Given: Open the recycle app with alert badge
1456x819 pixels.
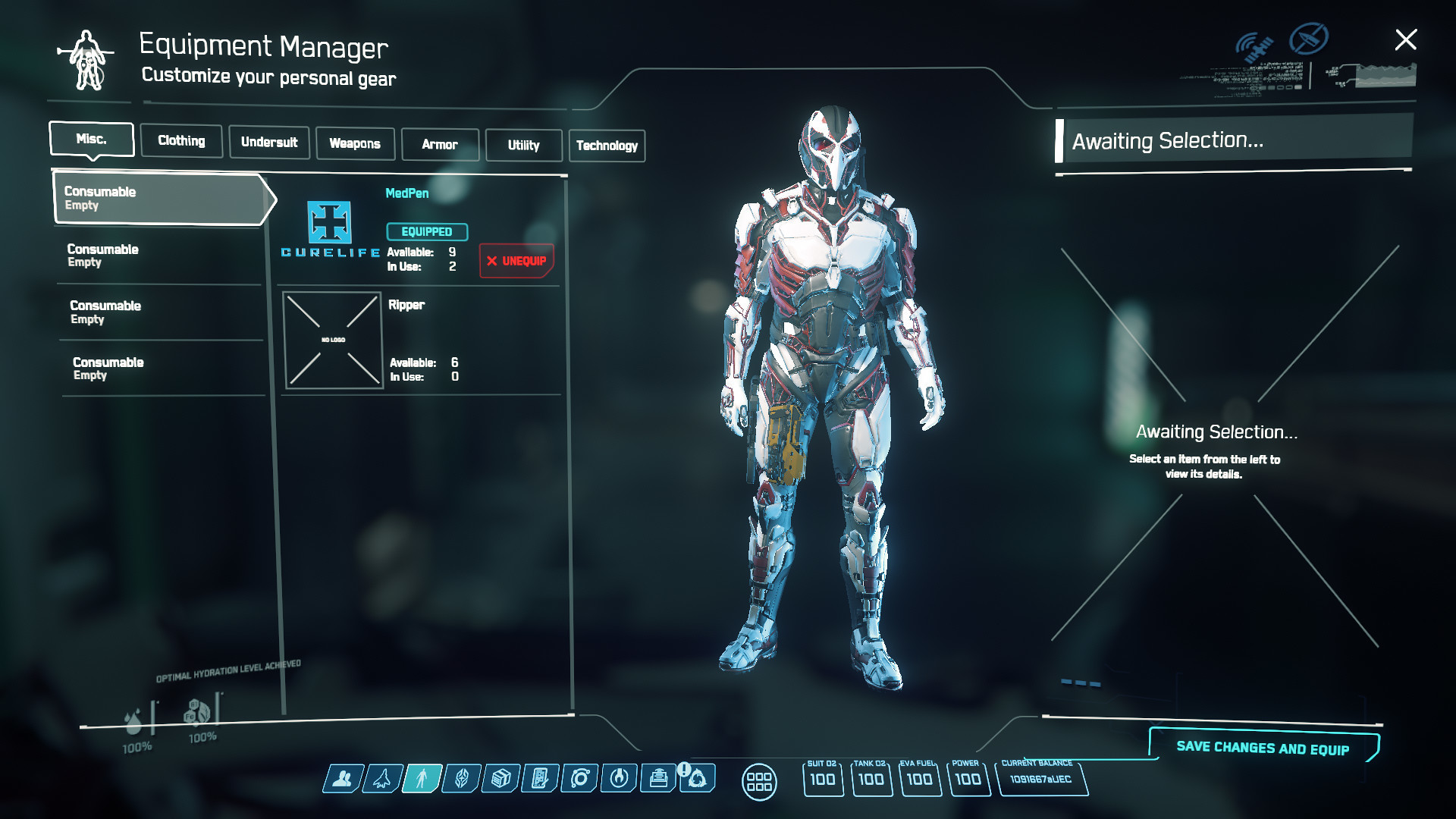Looking at the screenshot, I should pos(698,779).
